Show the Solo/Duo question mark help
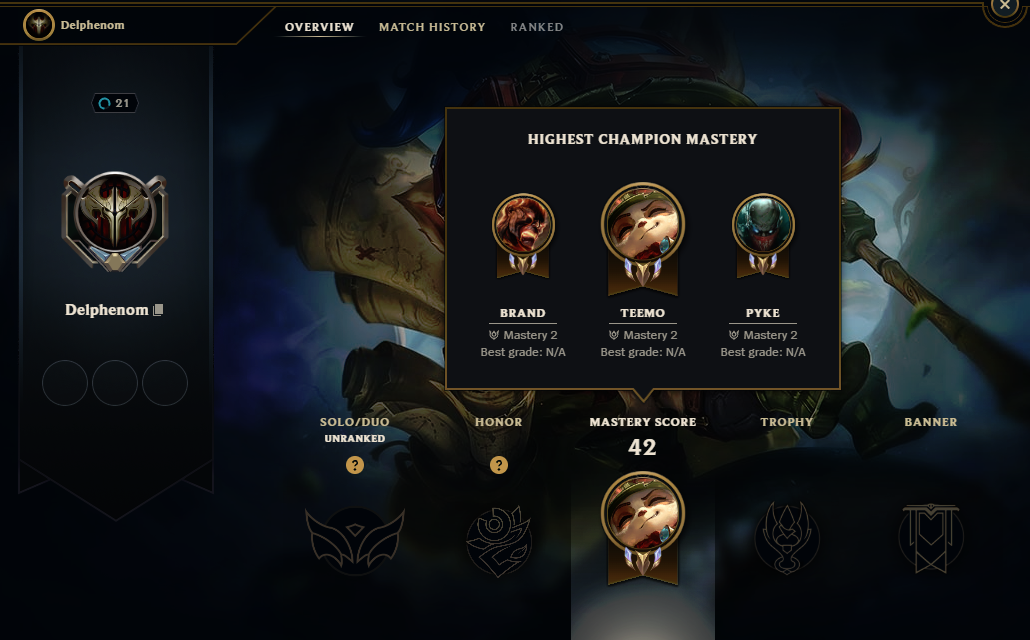This screenshot has height=640, width=1030. coord(355,465)
